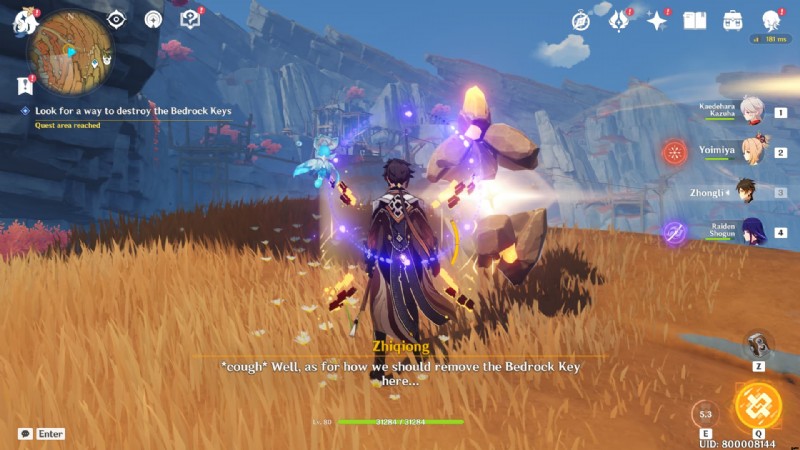Activate the Elemental Sight eye icon
This screenshot has width=800, height=450.
pyautogui.click(x=117, y=19)
